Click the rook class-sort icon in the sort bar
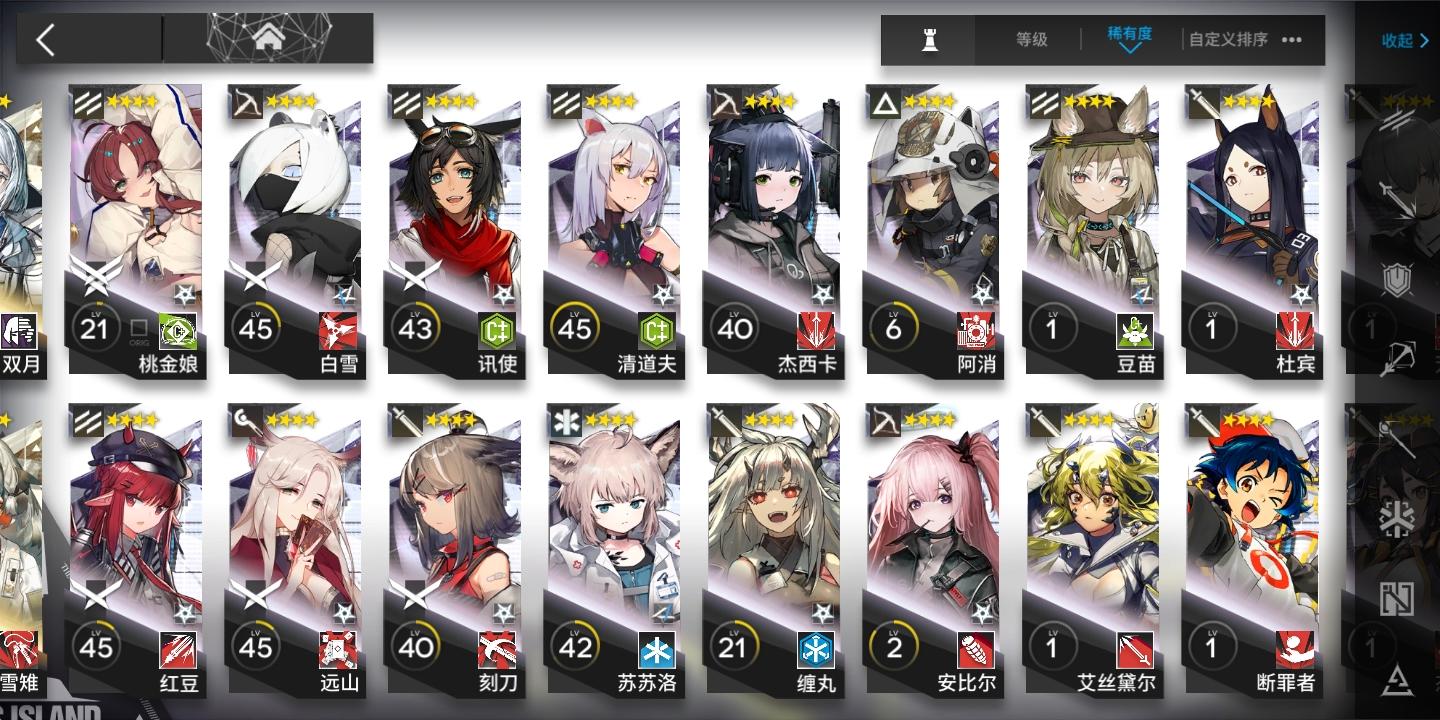 point(927,40)
